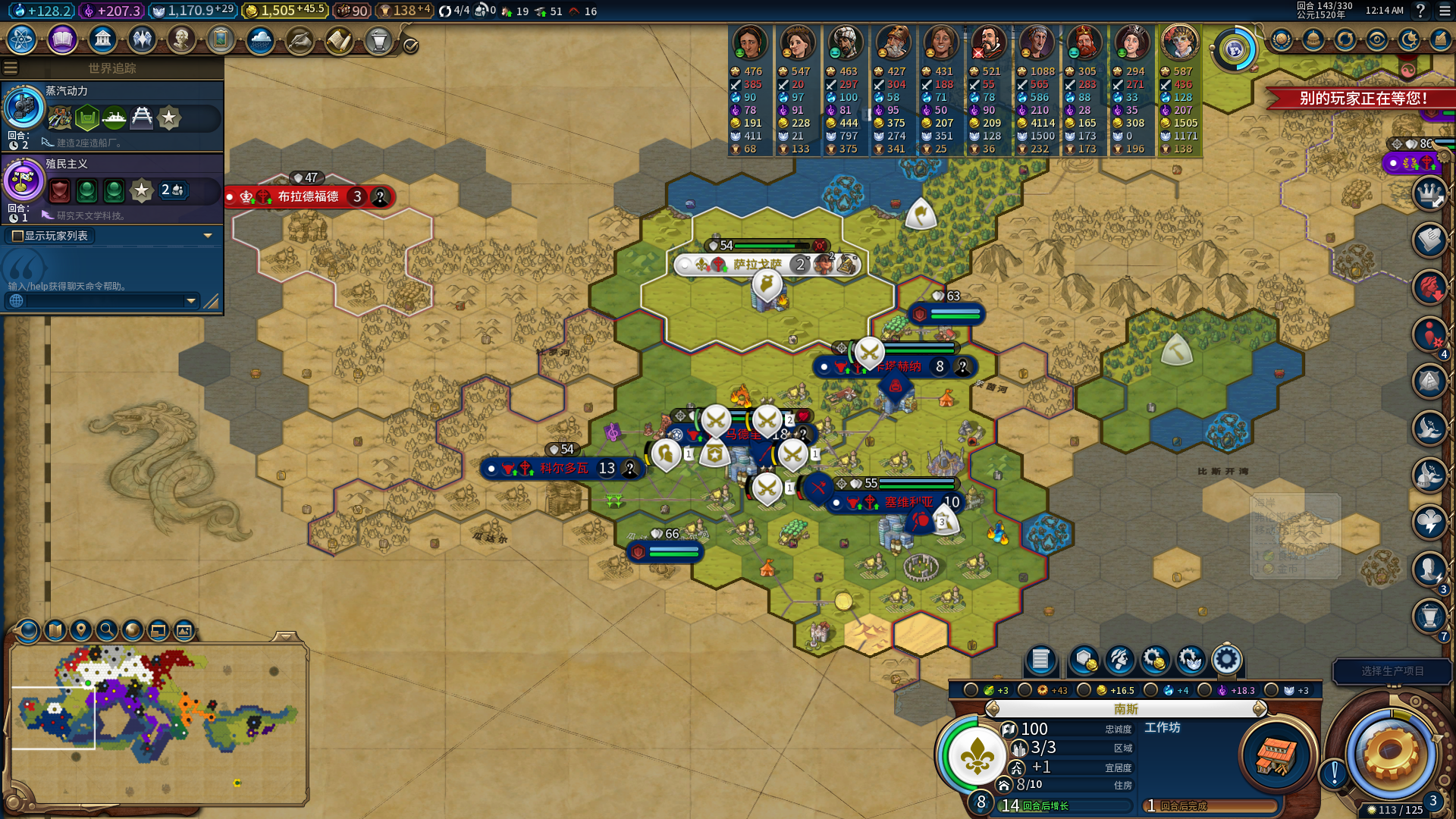Viewport: 1456px width, 819px height.
Task: Open the city details list icon
Action: click(x=1040, y=660)
